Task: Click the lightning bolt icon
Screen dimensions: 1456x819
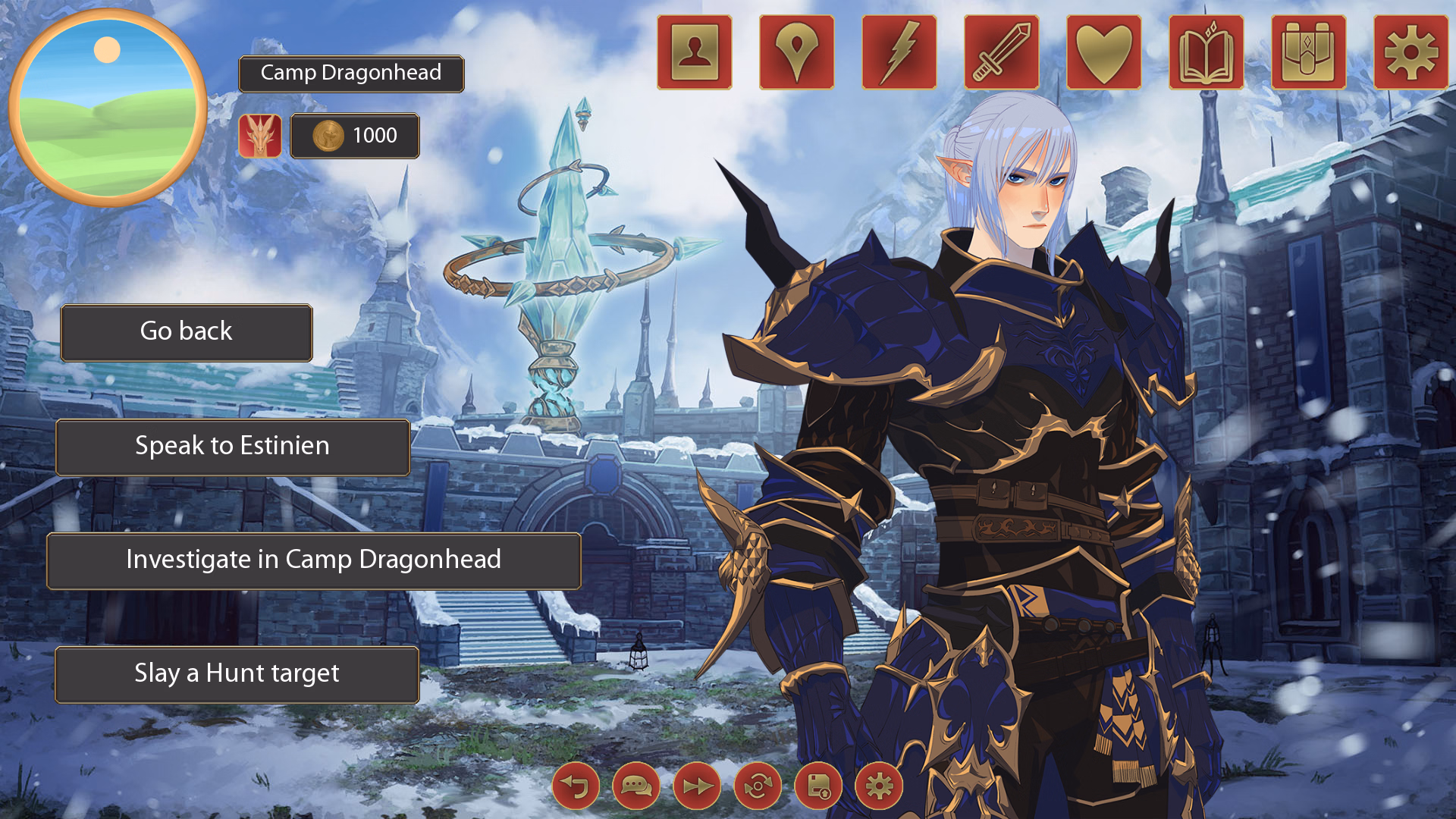Action: tap(899, 52)
